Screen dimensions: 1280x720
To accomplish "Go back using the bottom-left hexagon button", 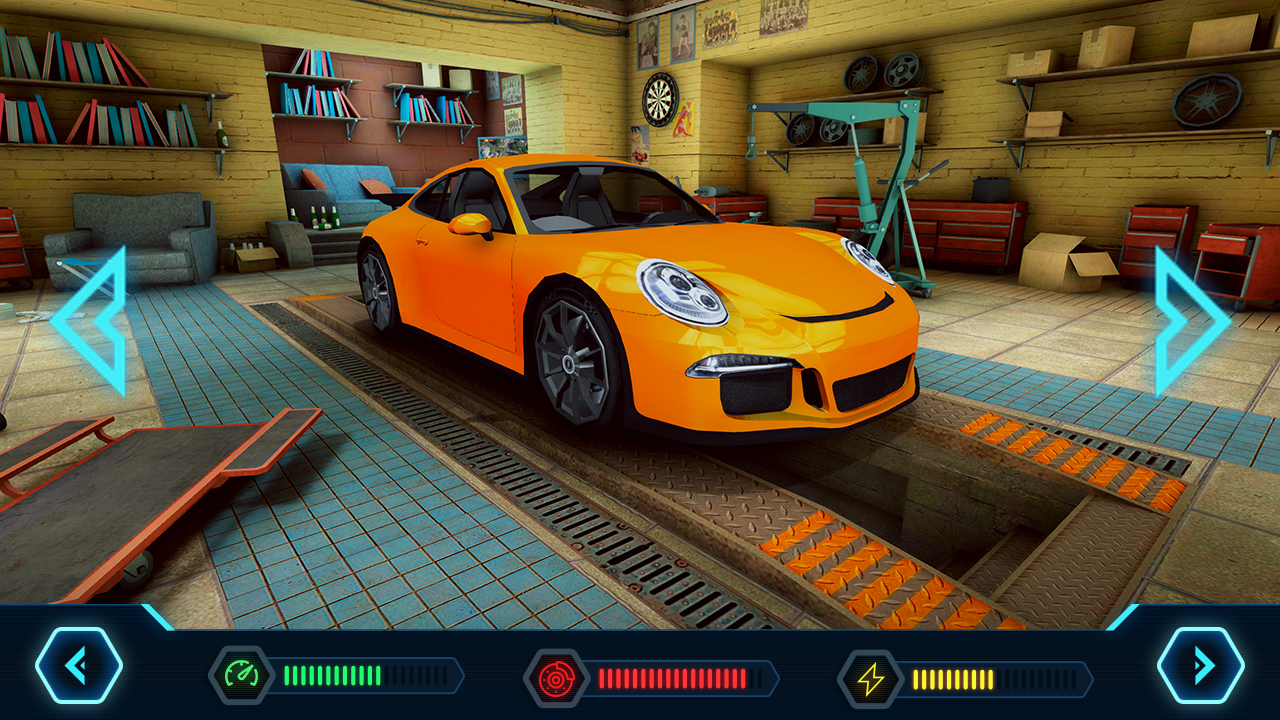I will pyautogui.click(x=79, y=665).
